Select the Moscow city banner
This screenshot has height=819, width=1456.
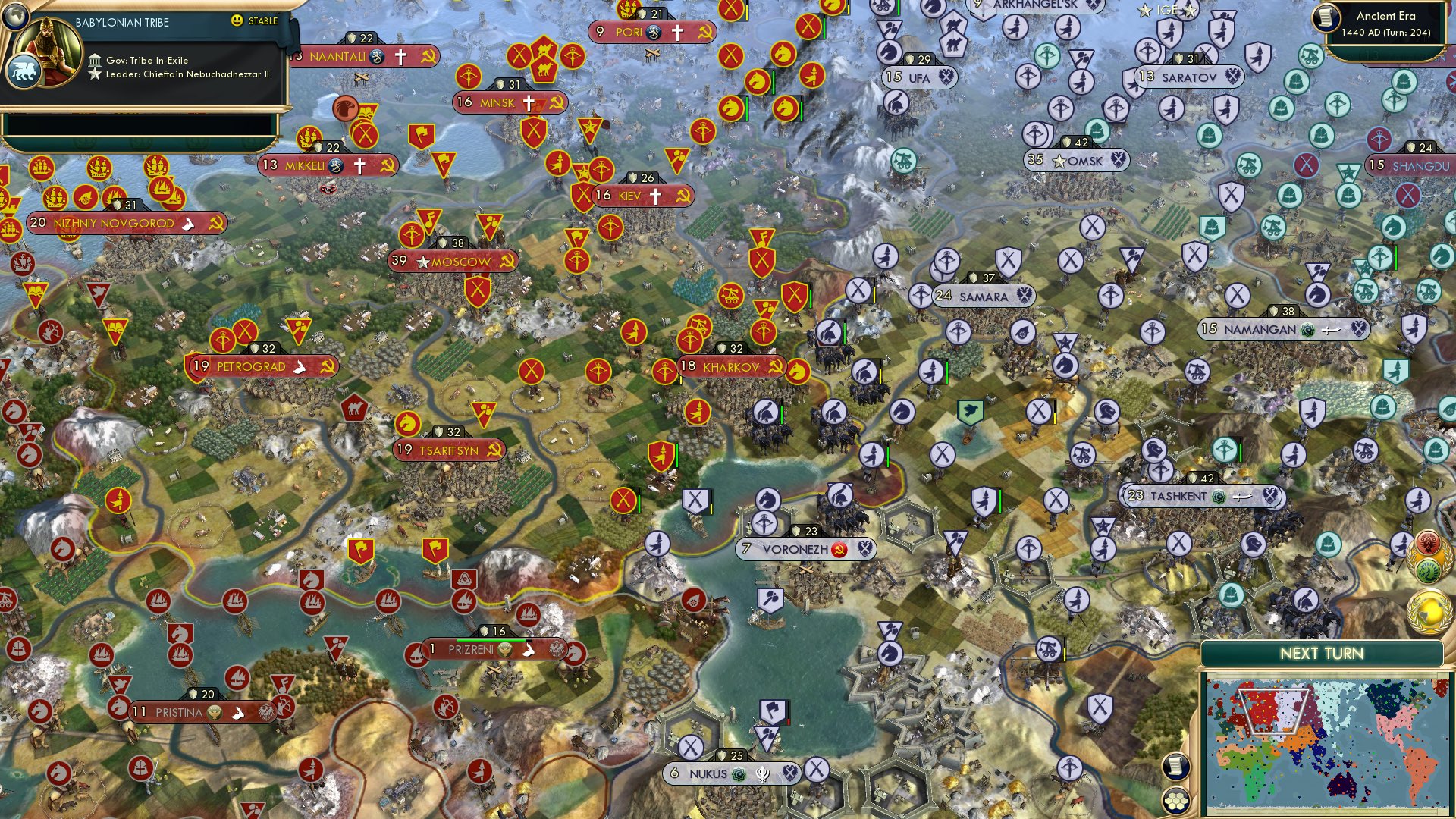pyautogui.click(x=458, y=261)
